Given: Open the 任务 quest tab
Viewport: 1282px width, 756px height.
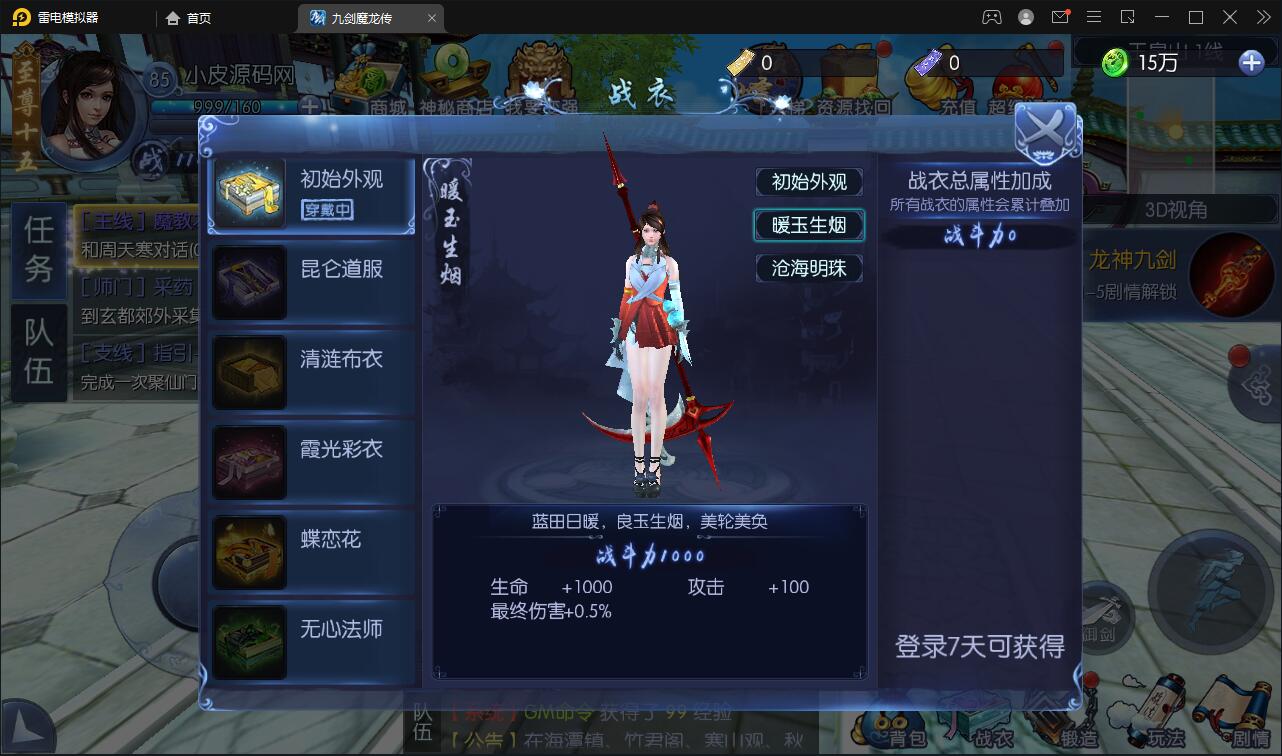Looking at the screenshot, I should click(x=39, y=250).
